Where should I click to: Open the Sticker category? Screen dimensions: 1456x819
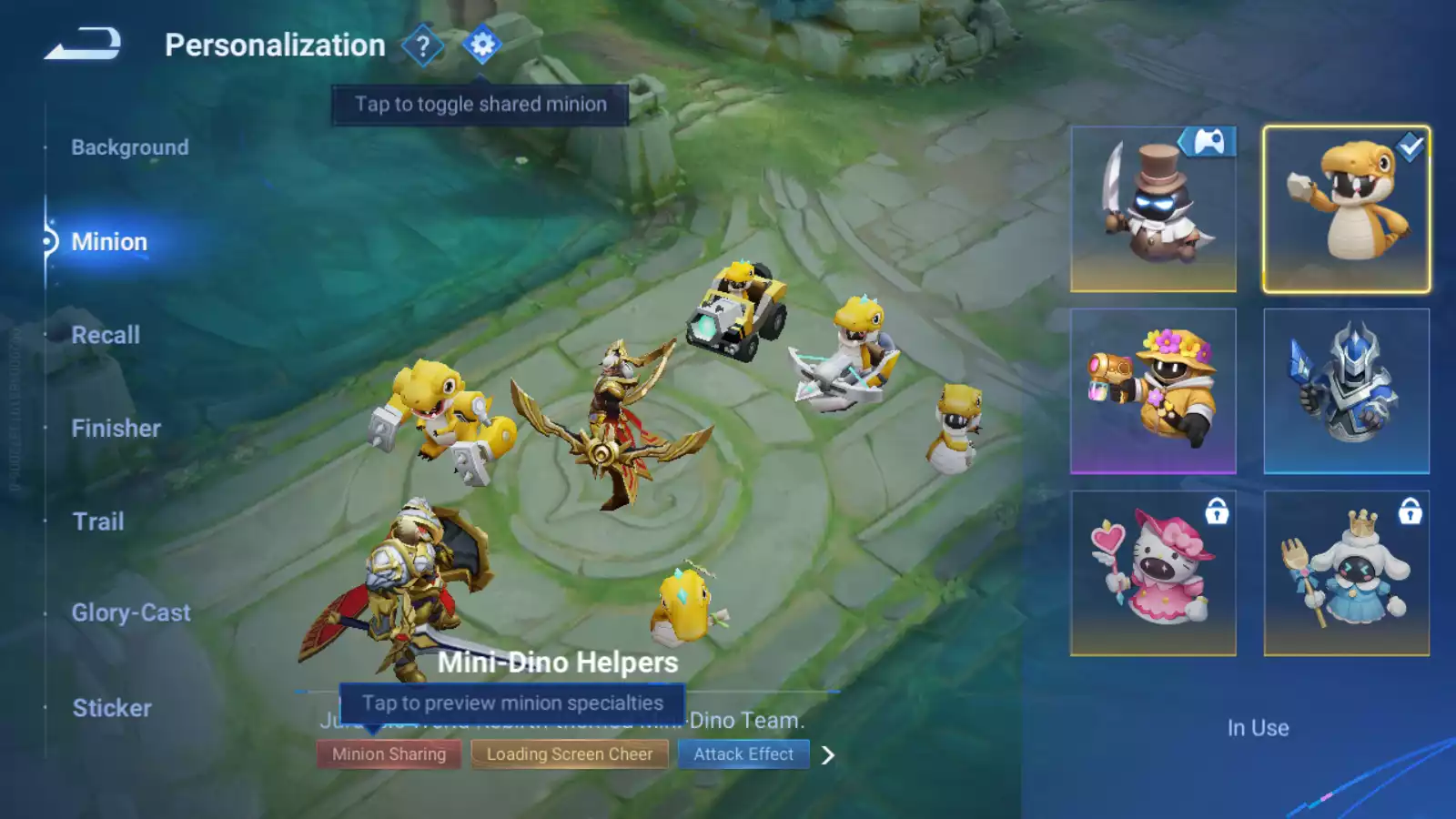pyautogui.click(x=112, y=708)
